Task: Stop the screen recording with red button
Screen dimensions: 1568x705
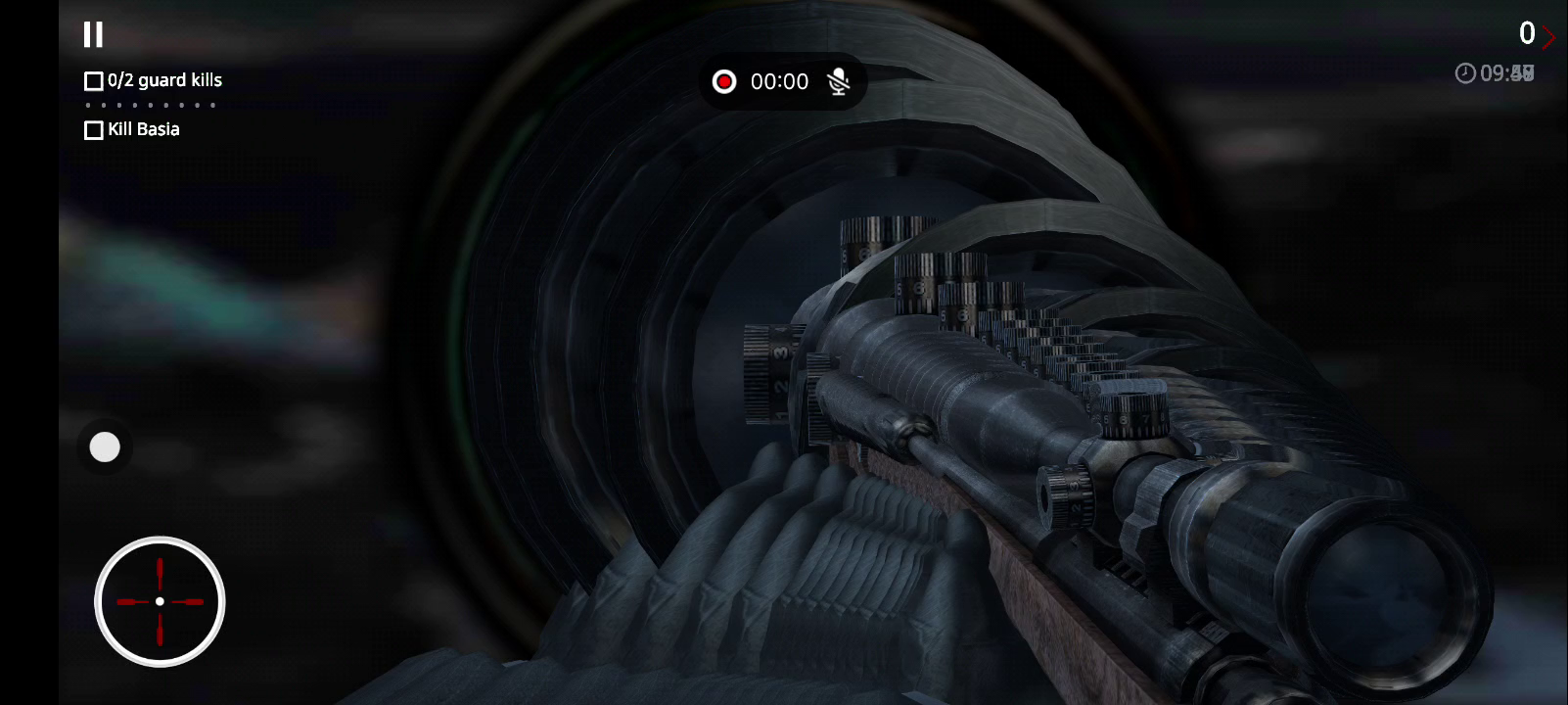Action: coord(724,81)
